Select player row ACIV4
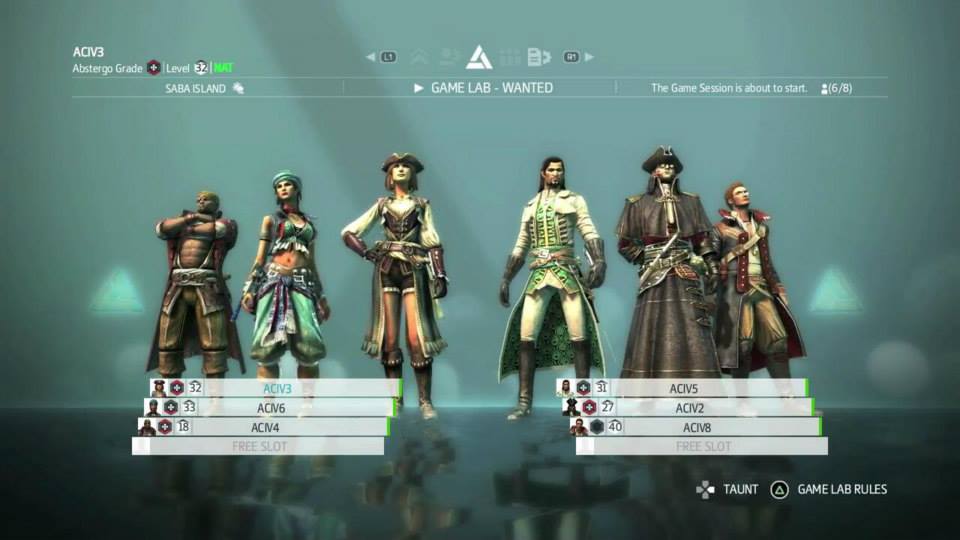This screenshot has height=540, width=960. (264, 427)
